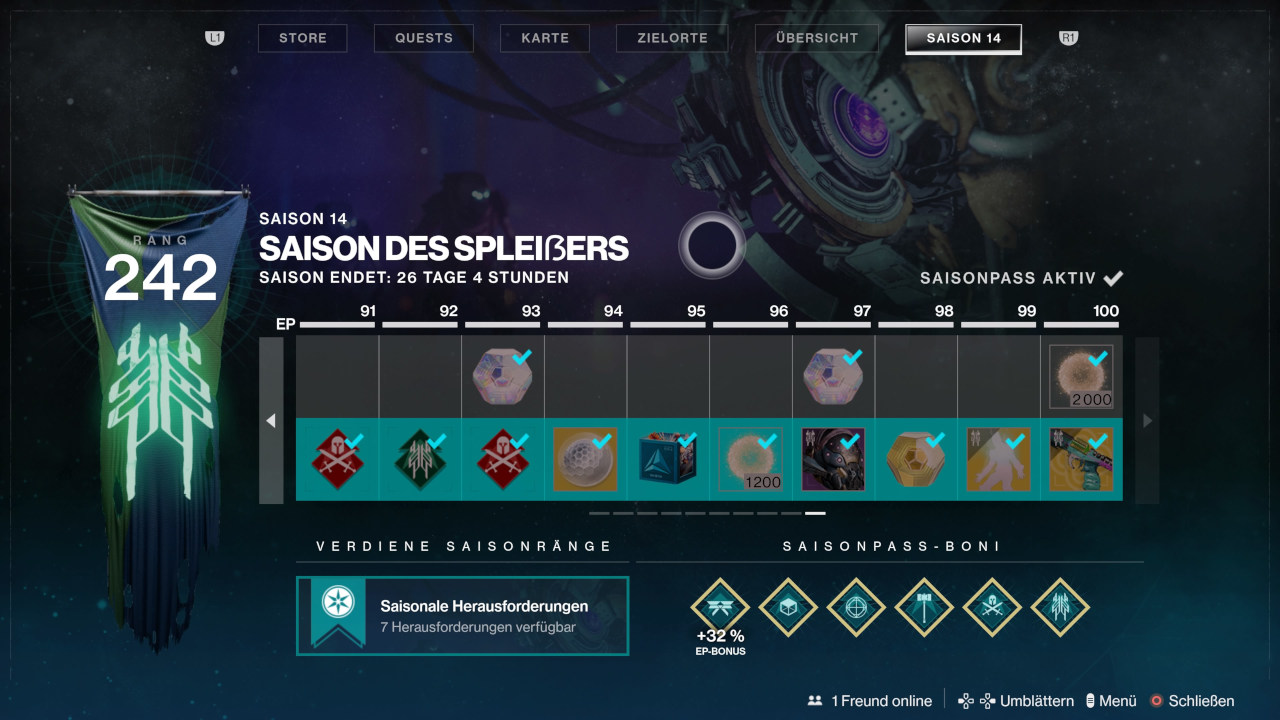Inspect the pistol weapon ornament reward
This screenshot has width=1280, height=720.
coord(1081,460)
